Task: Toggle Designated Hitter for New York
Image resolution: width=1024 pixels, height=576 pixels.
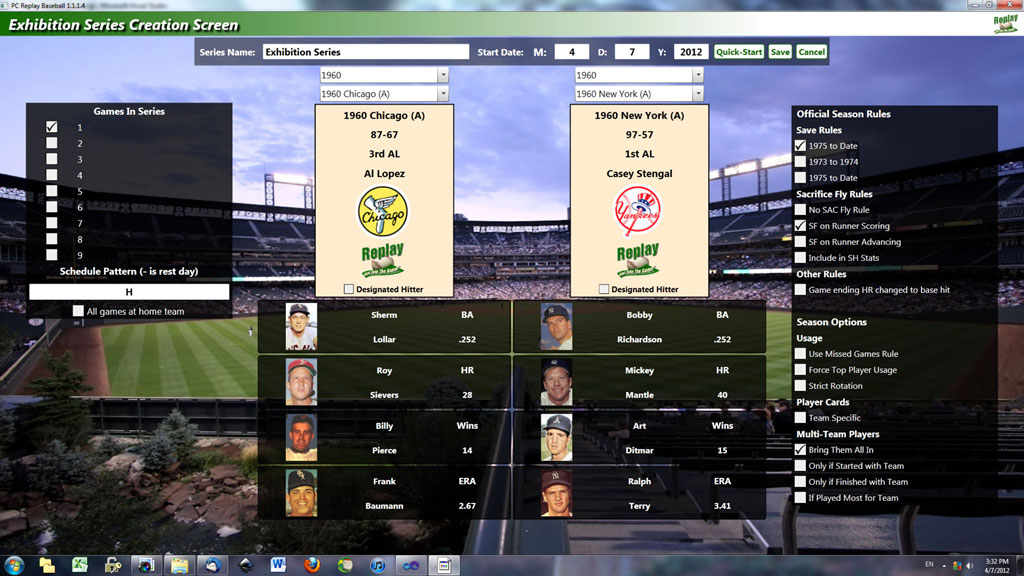Action: [x=604, y=289]
